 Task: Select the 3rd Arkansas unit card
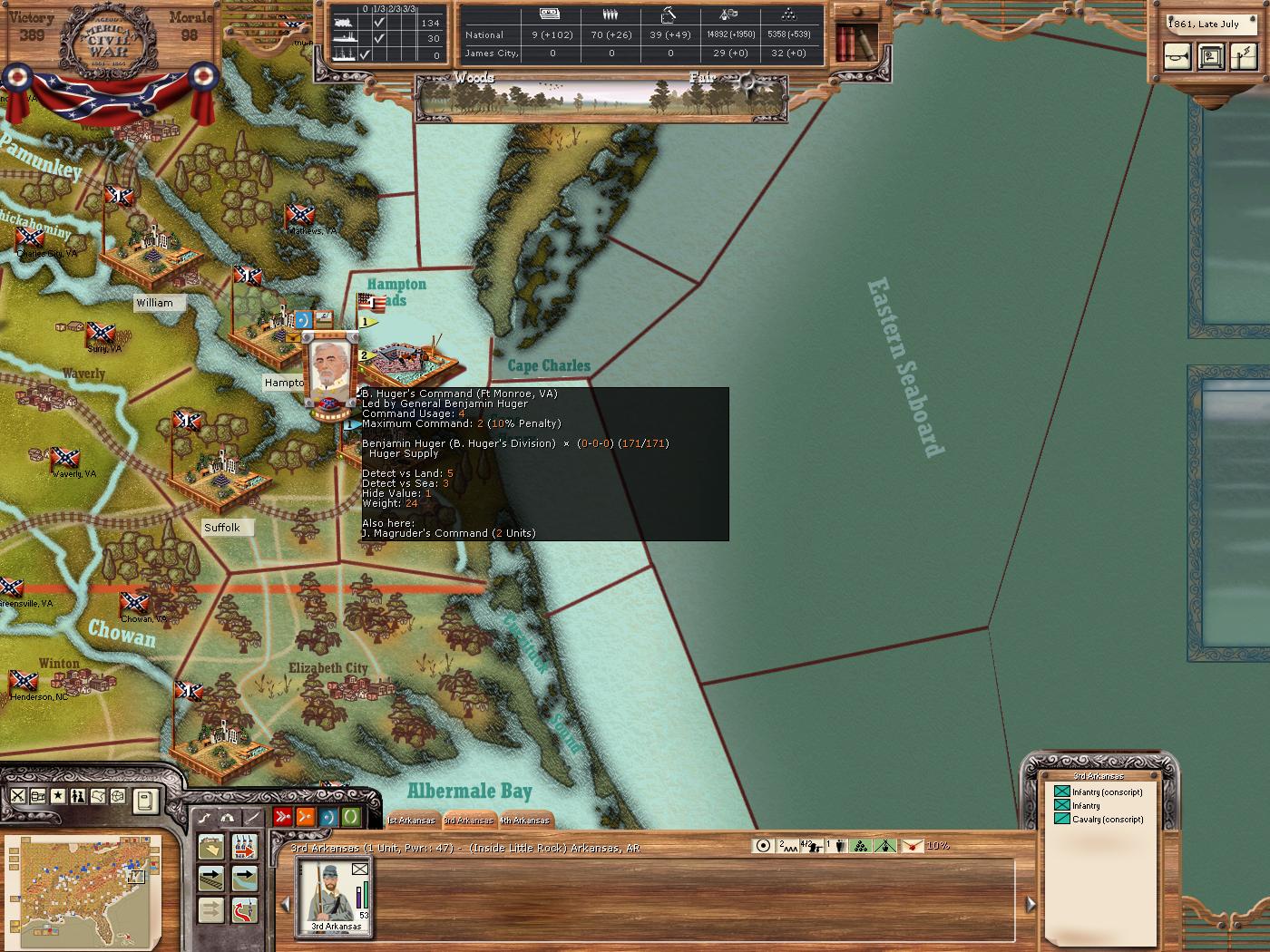(336, 897)
